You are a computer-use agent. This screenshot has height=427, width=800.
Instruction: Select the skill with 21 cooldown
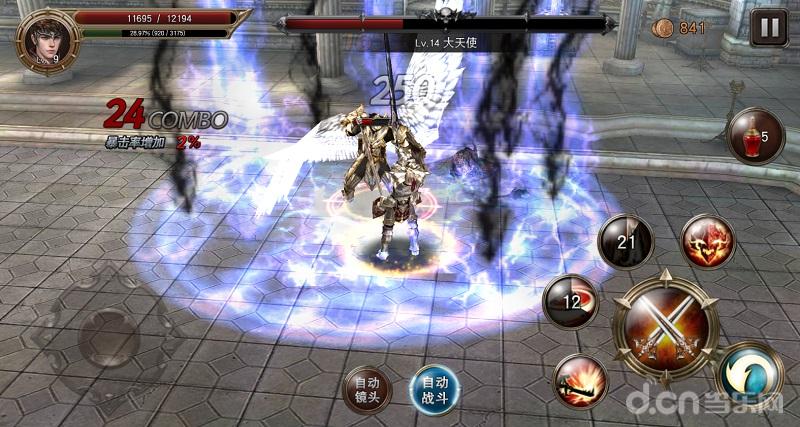pos(625,241)
